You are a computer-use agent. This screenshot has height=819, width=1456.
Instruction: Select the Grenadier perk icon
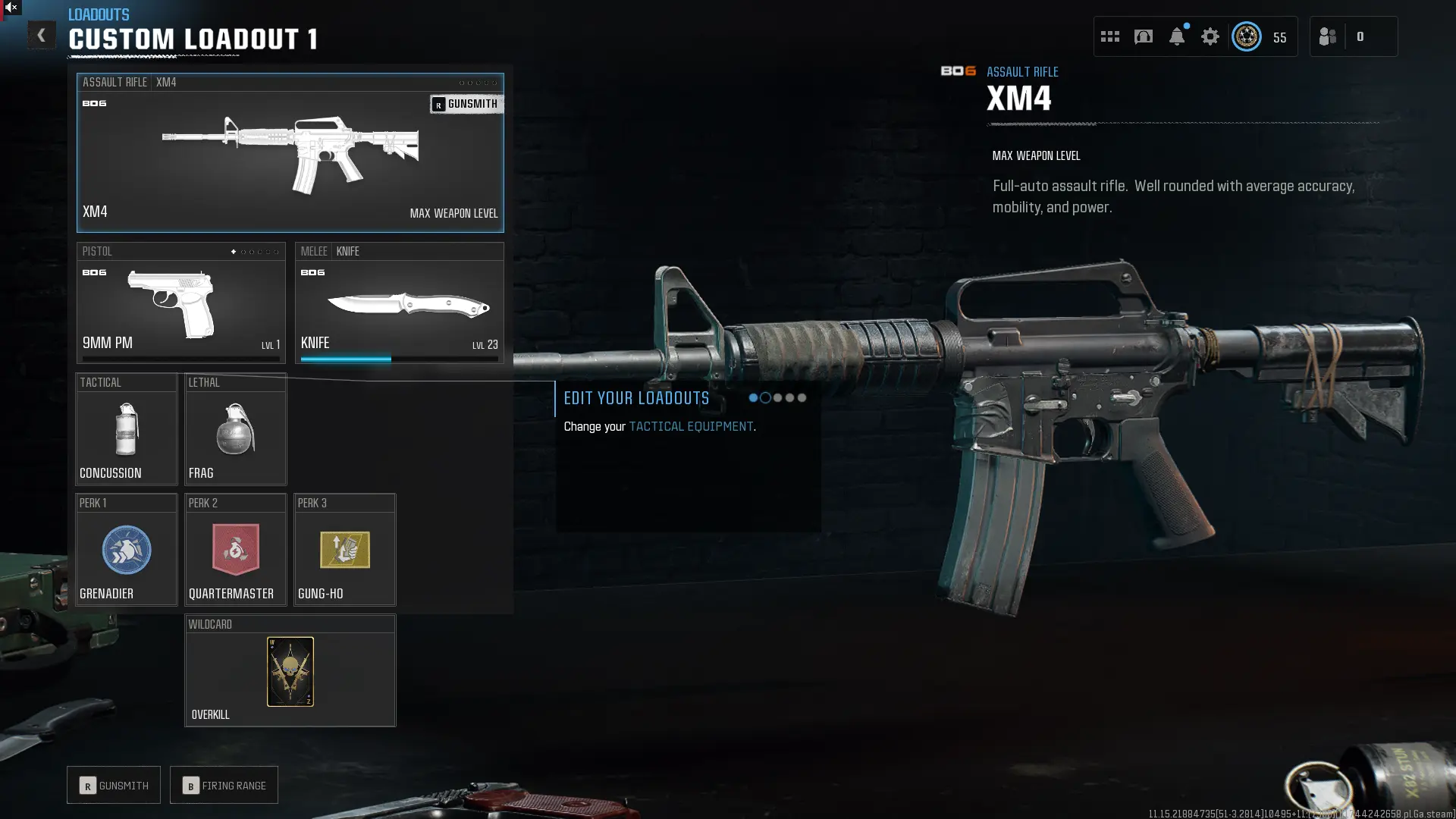126,551
